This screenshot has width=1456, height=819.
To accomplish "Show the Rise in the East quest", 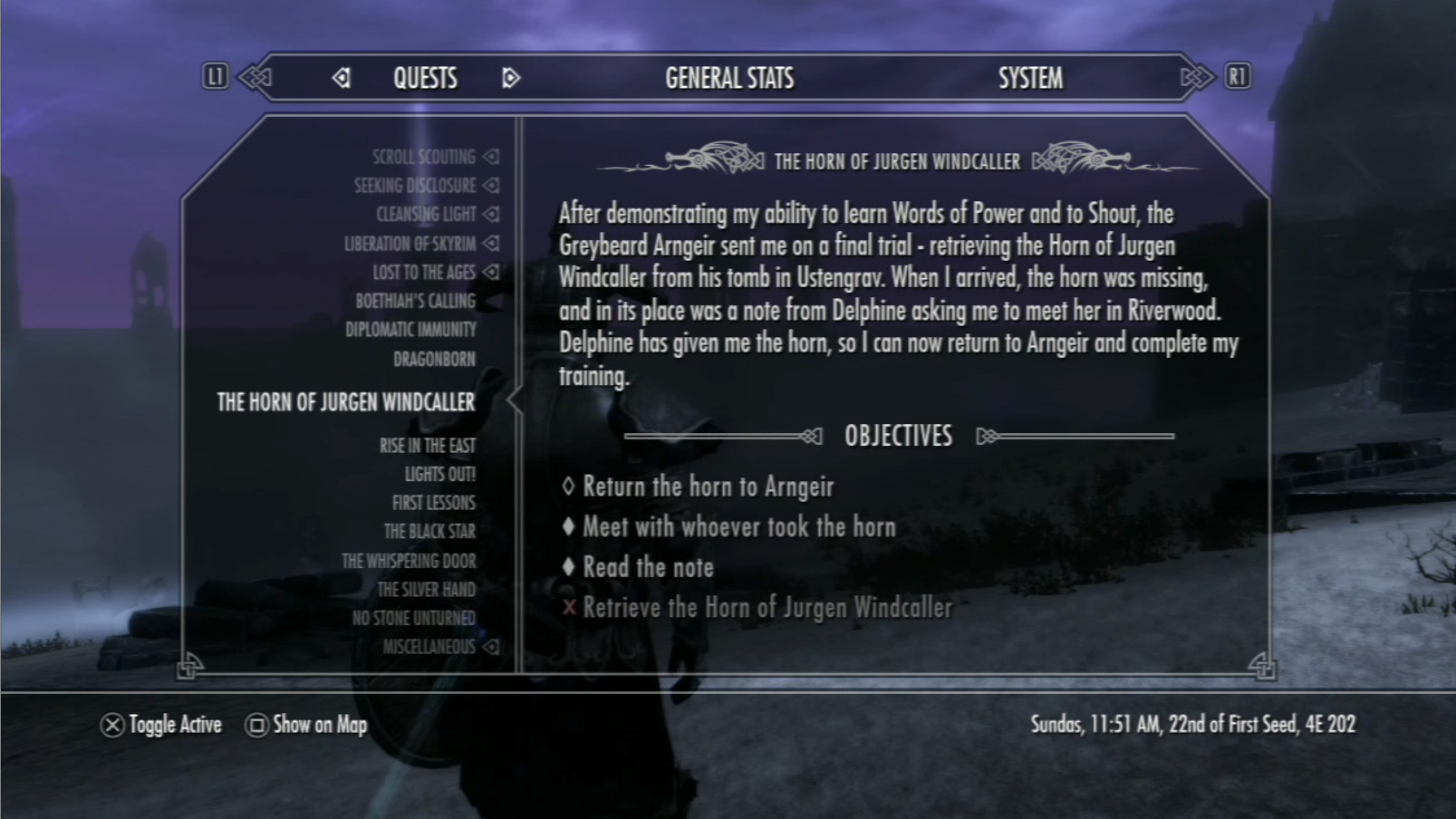I will click(x=427, y=446).
